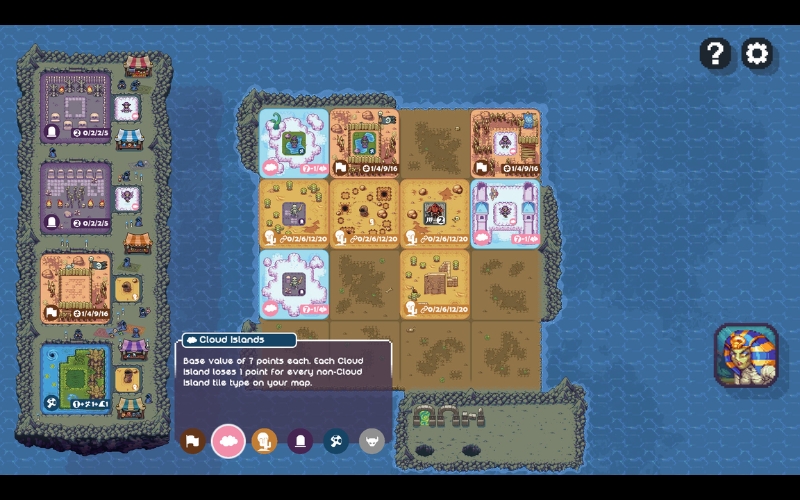Show the blue tools tile type info
The height and width of the screenshot is (500, 800).
pyautogui.click(x=336, y=440)
